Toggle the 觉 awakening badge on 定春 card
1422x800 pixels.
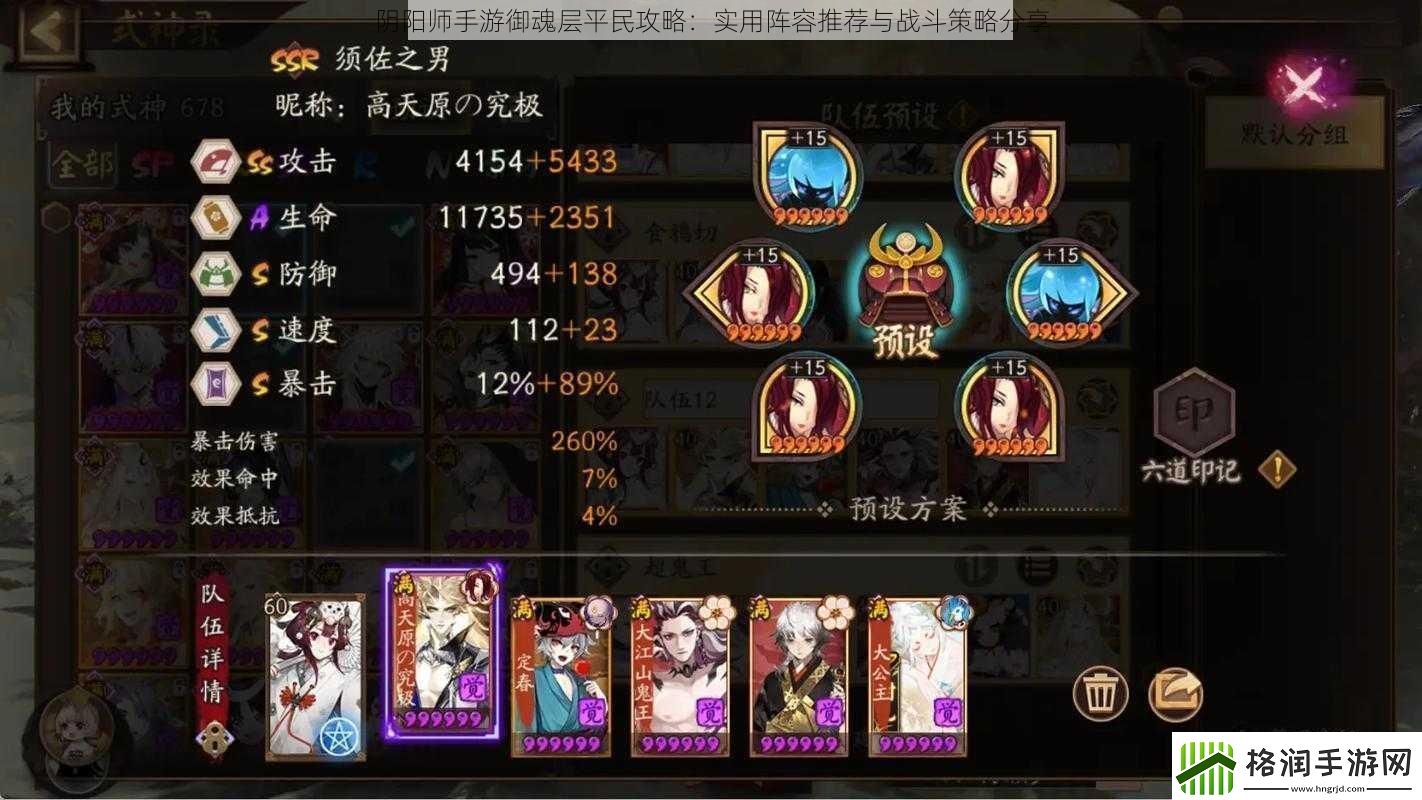click(x=591, y=710)
